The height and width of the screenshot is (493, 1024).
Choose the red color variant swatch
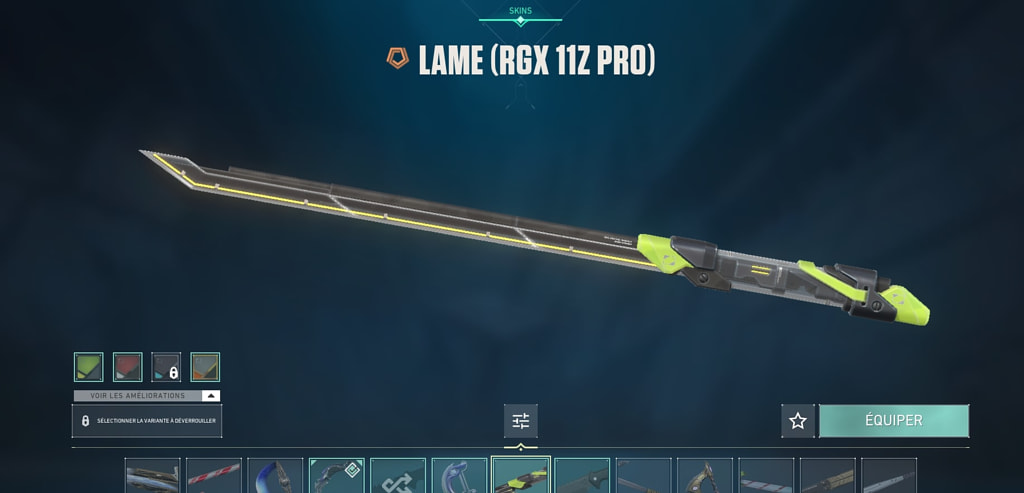click(127, 367)
